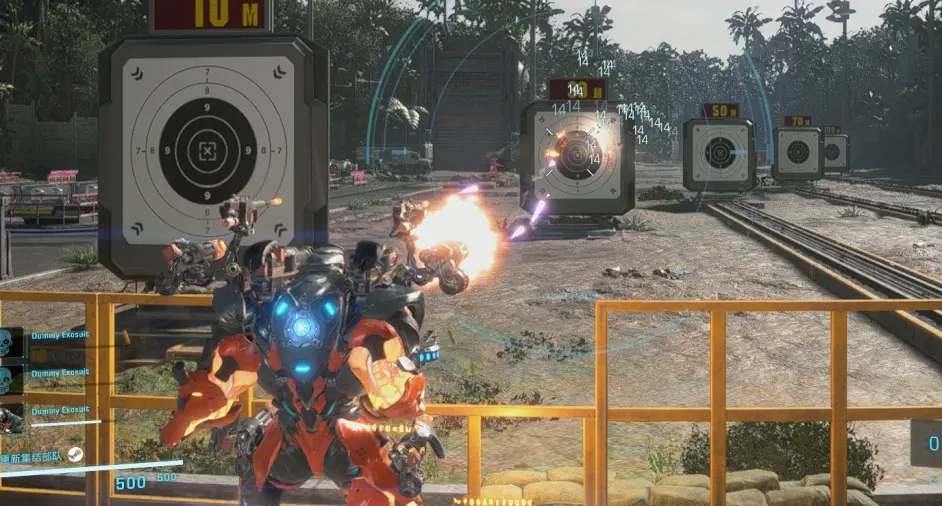Select the Dummy Exosuit teammate with the non-skull portrait

(13, 416)
